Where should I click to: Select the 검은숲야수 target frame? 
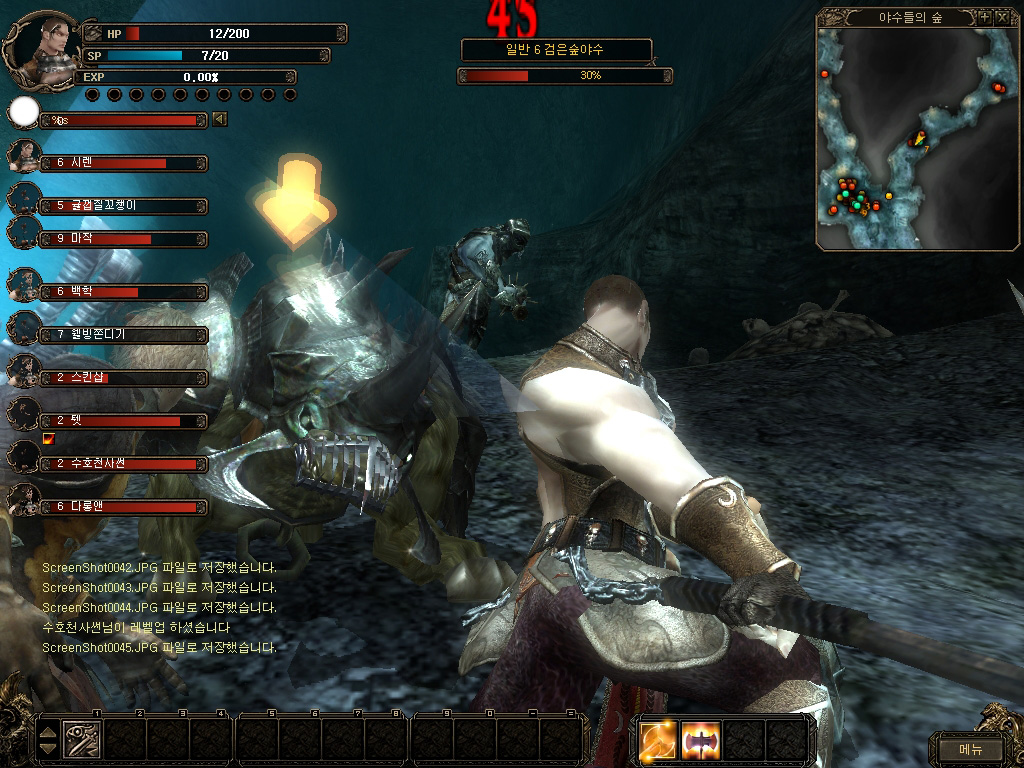(x=556, y=49)
